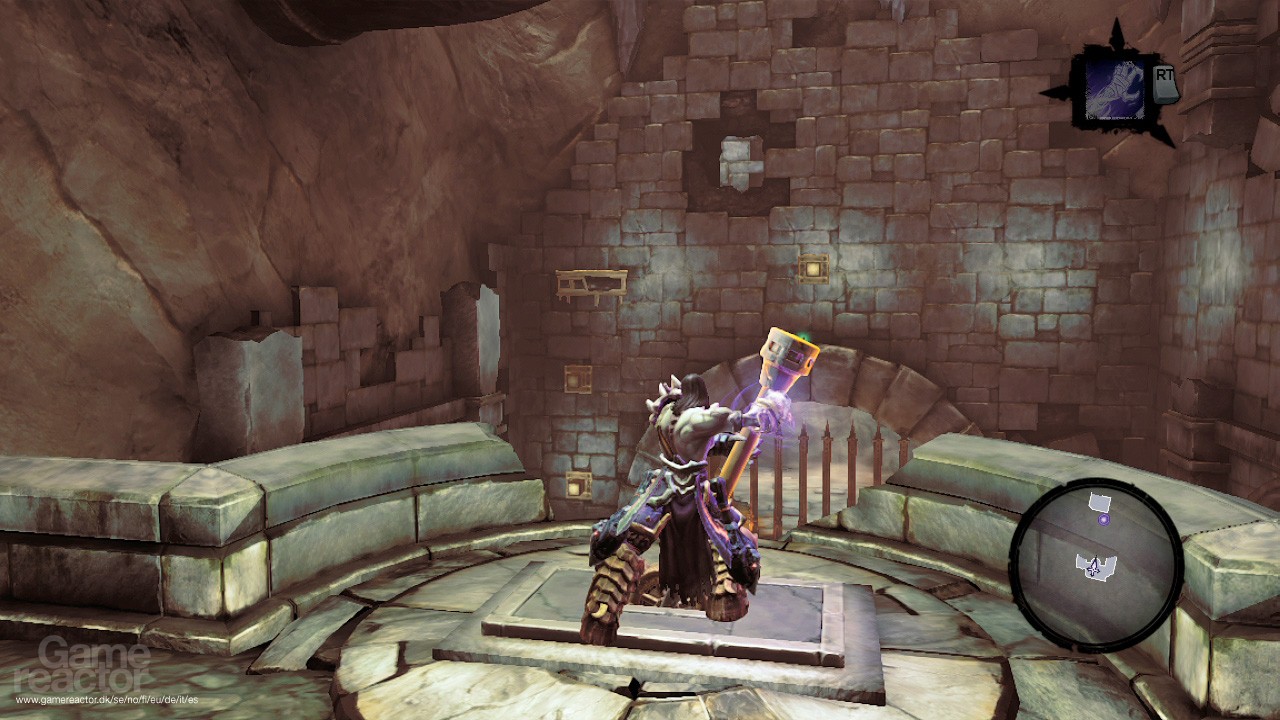Click the player arrow in the minimap

(1094, 566)
